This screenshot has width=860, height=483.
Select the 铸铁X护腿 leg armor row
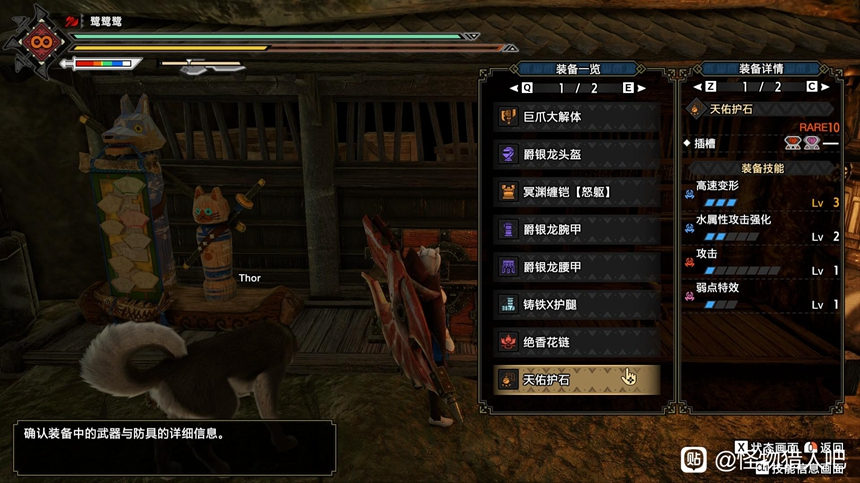click(576, 304)
